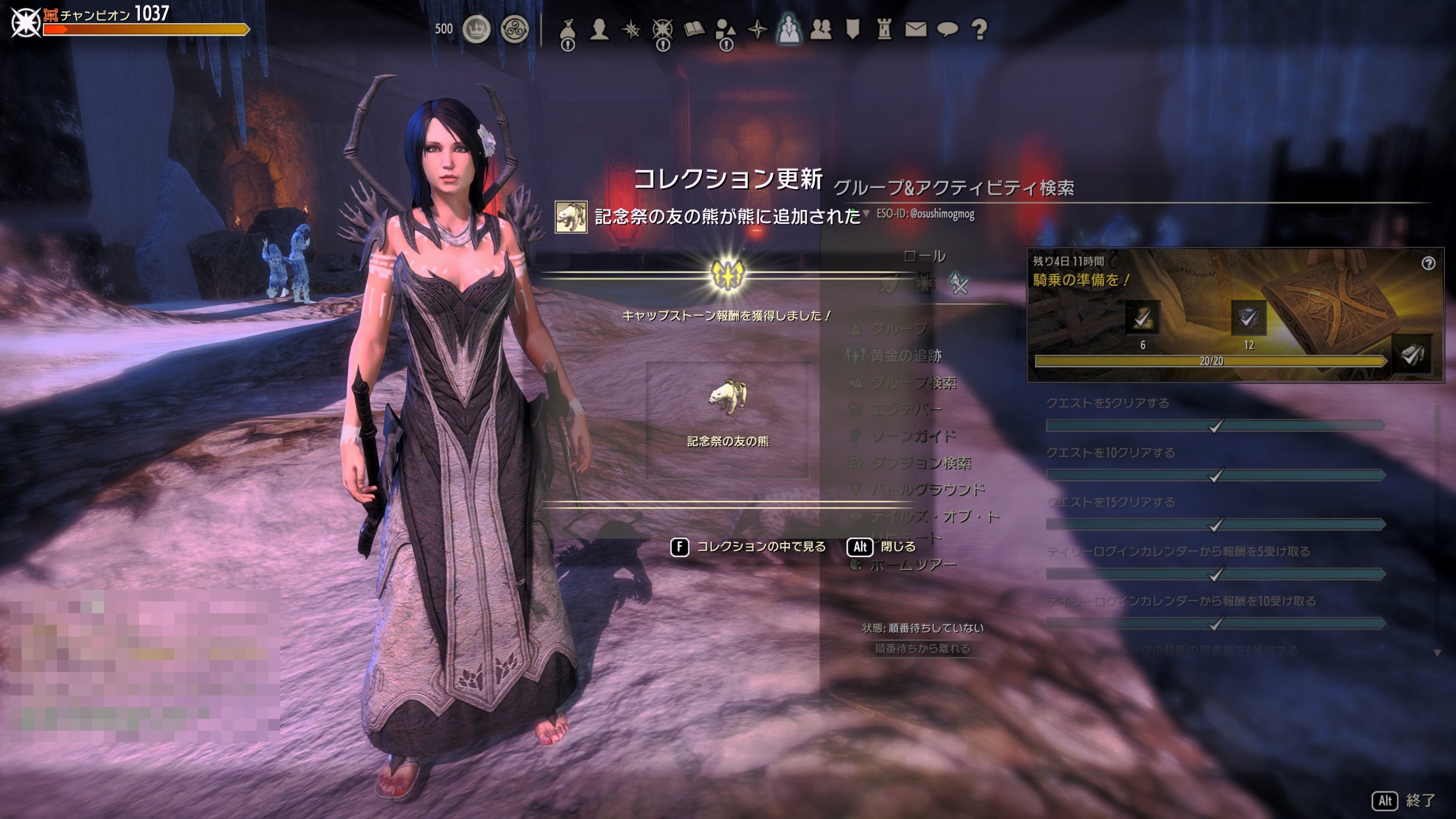Open help for the 騎乗の準備を event banner
This screenshot has width=1456, height=819.
tap(1428, 263)
